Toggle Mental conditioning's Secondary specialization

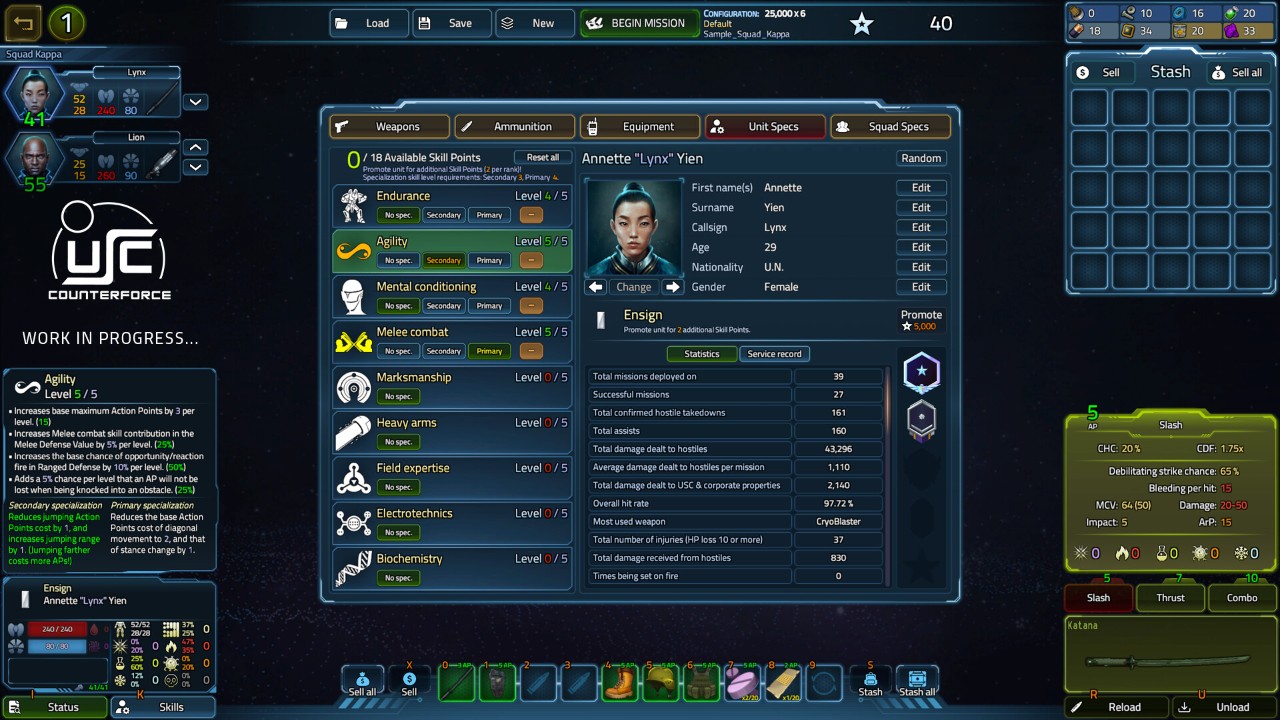click(x=443, y=305)
